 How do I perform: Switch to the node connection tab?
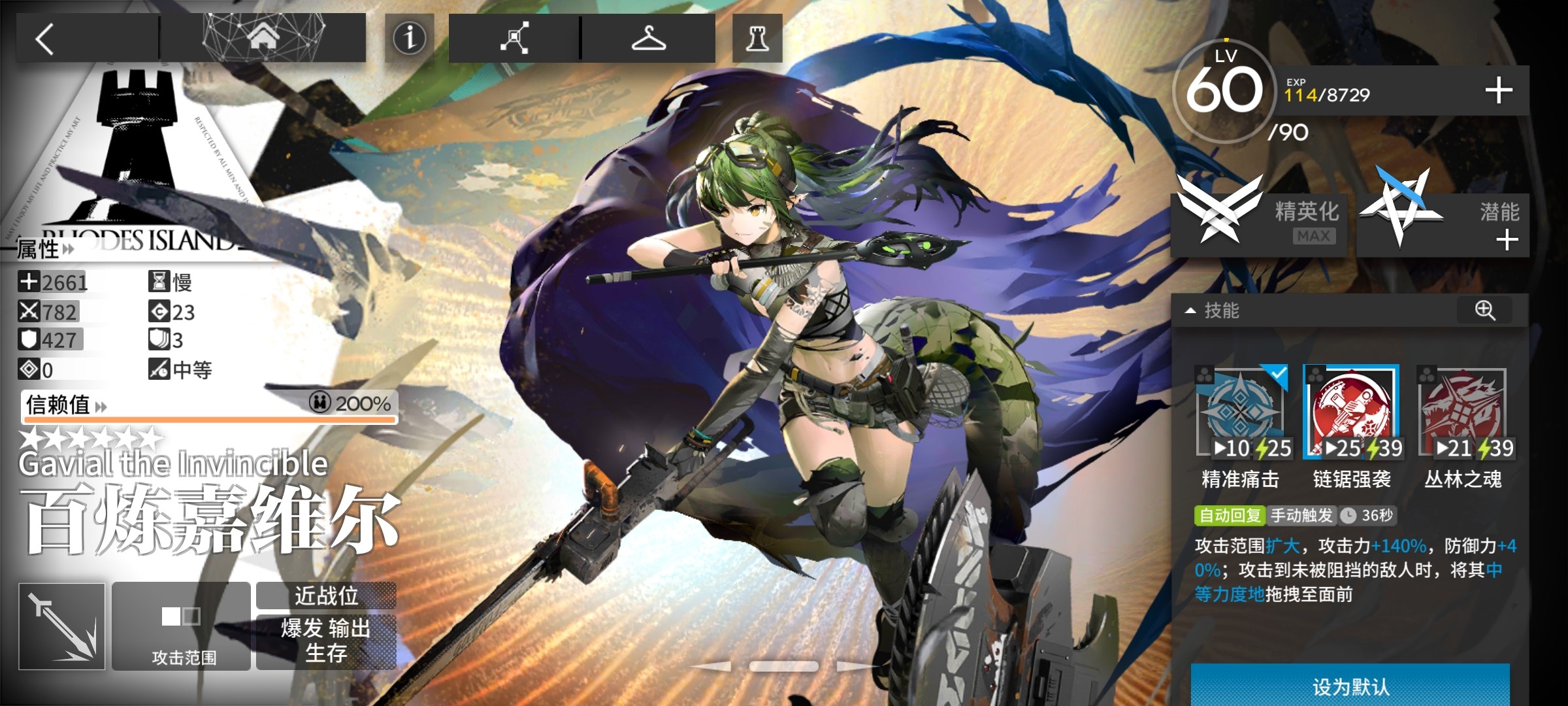click(x=516, y=37)
